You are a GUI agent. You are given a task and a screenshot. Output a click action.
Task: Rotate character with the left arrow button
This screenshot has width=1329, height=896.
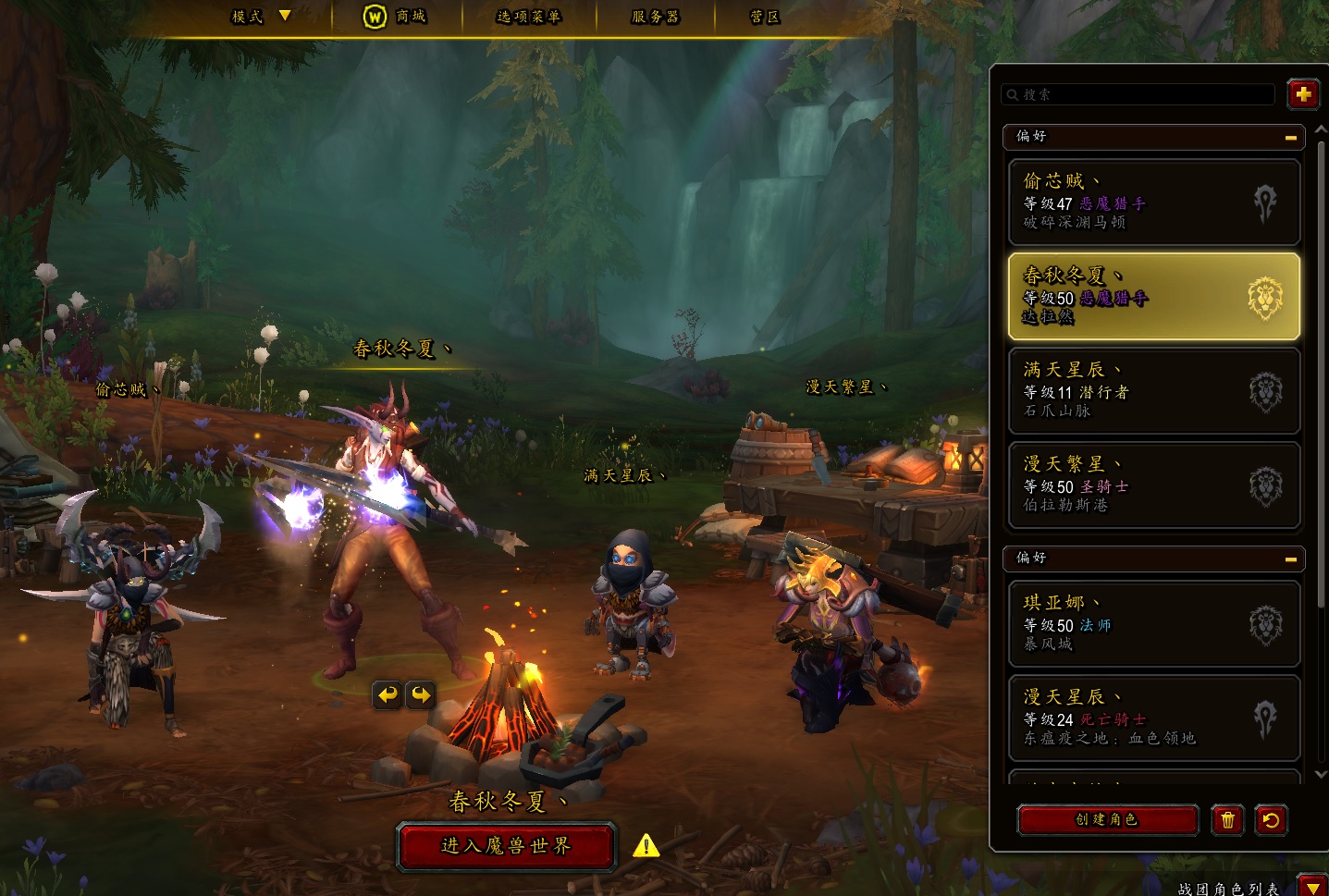click(x=388, y=694)
